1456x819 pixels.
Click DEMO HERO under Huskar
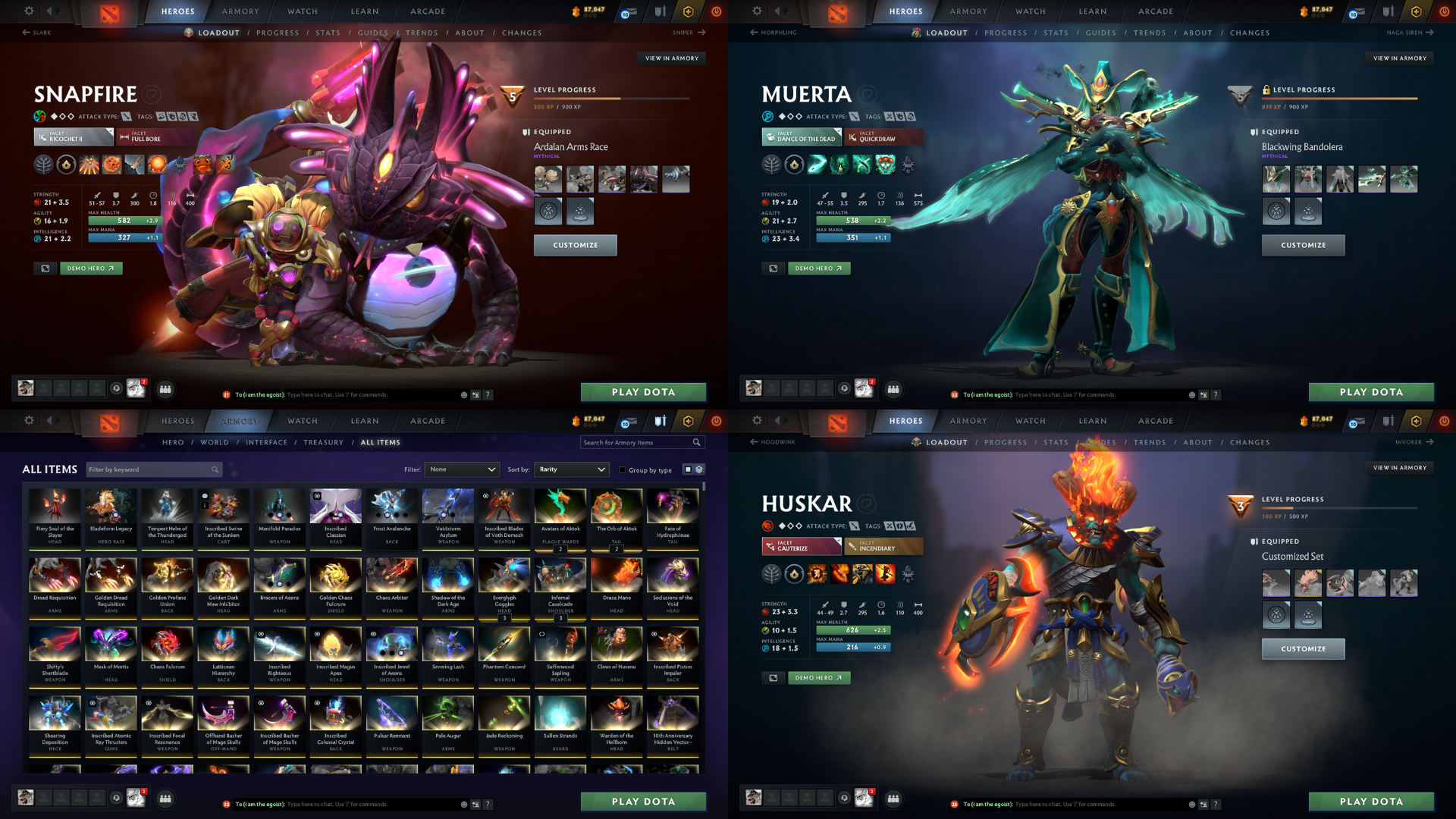point(819,677)
